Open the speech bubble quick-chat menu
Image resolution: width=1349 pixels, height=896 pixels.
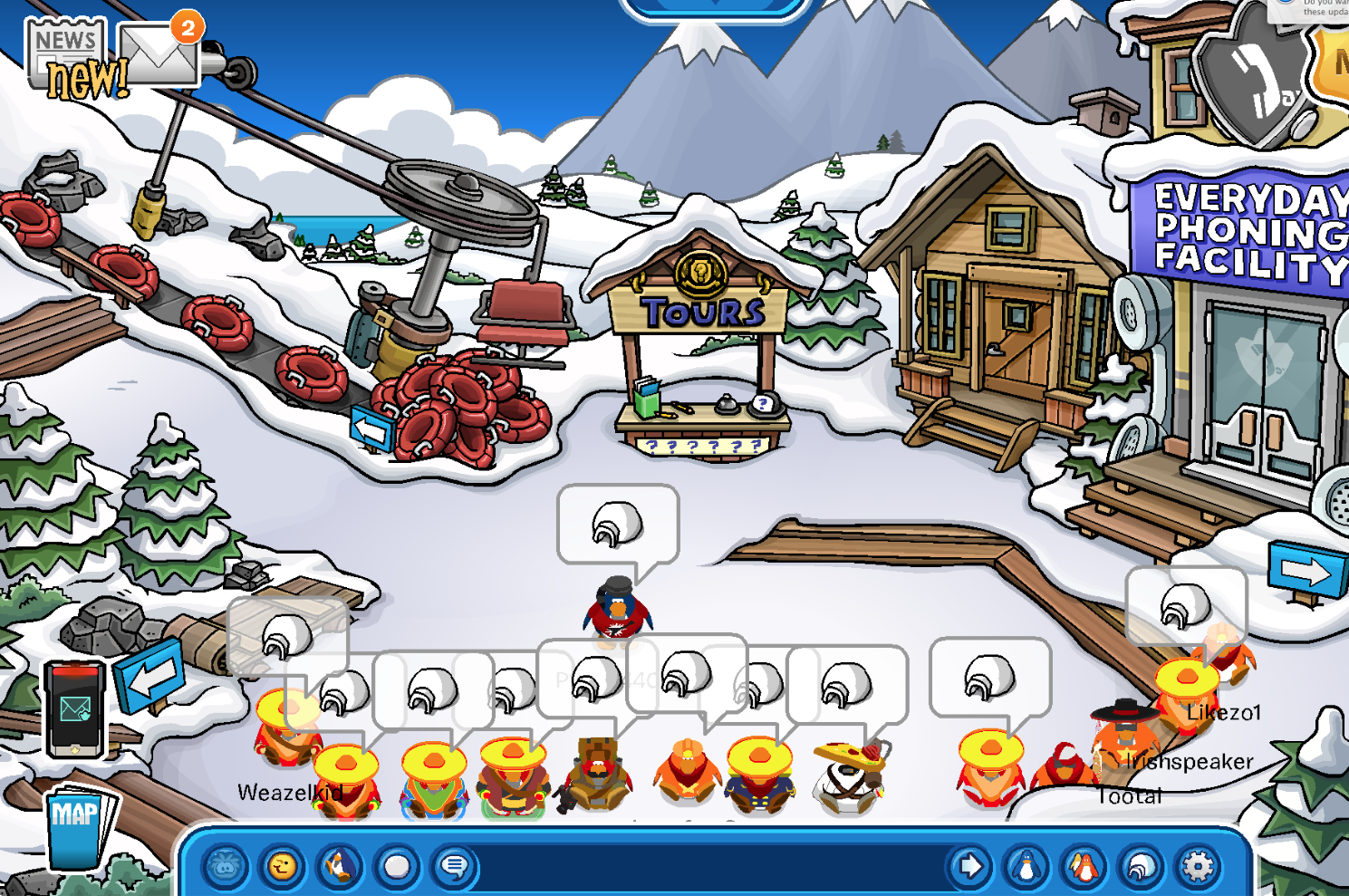[453, 867]
